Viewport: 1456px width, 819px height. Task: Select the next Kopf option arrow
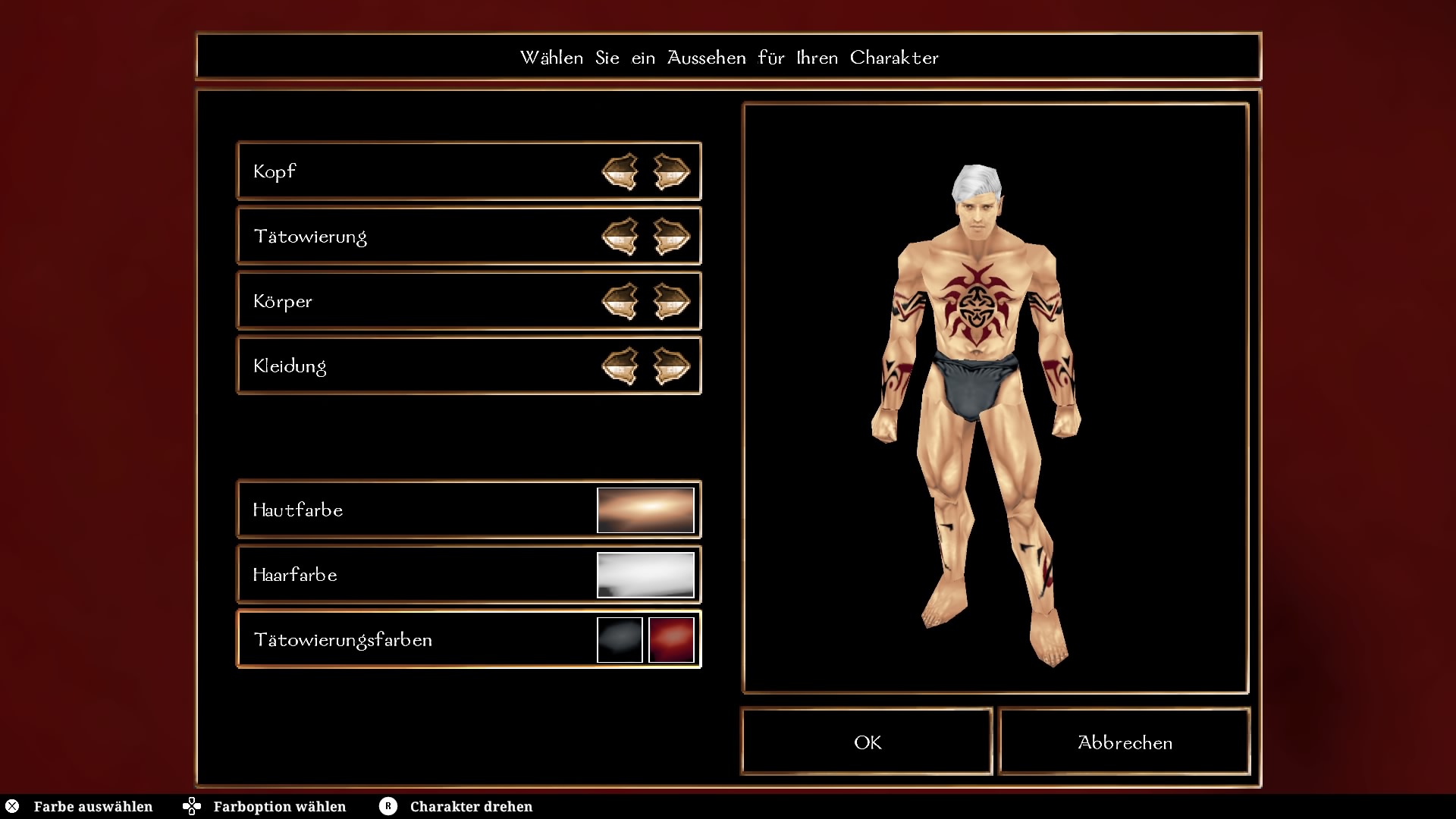(671, 171)
